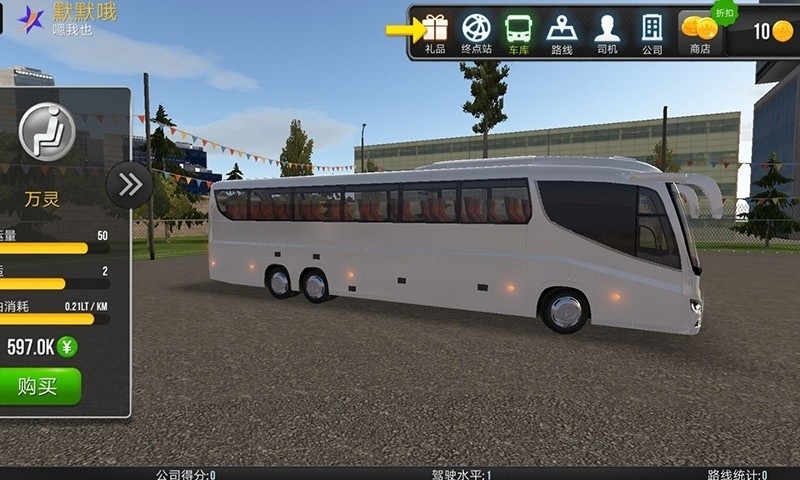The width and height of the screenshot is (800, 480).
Task: Show the 司机 drivers menu
Action: (607, 33)
